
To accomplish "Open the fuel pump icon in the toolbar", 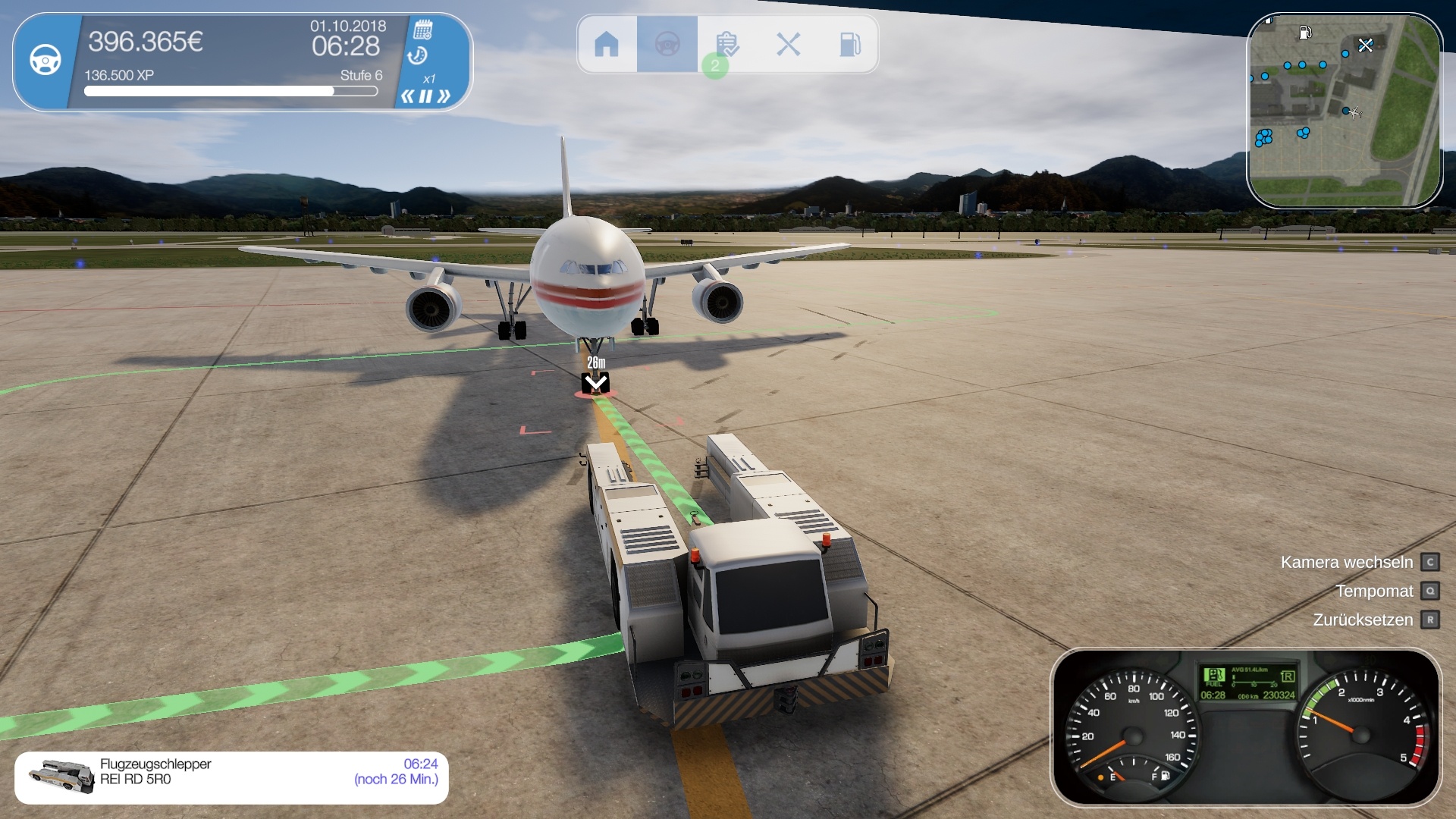I will (x=850, y=45).
